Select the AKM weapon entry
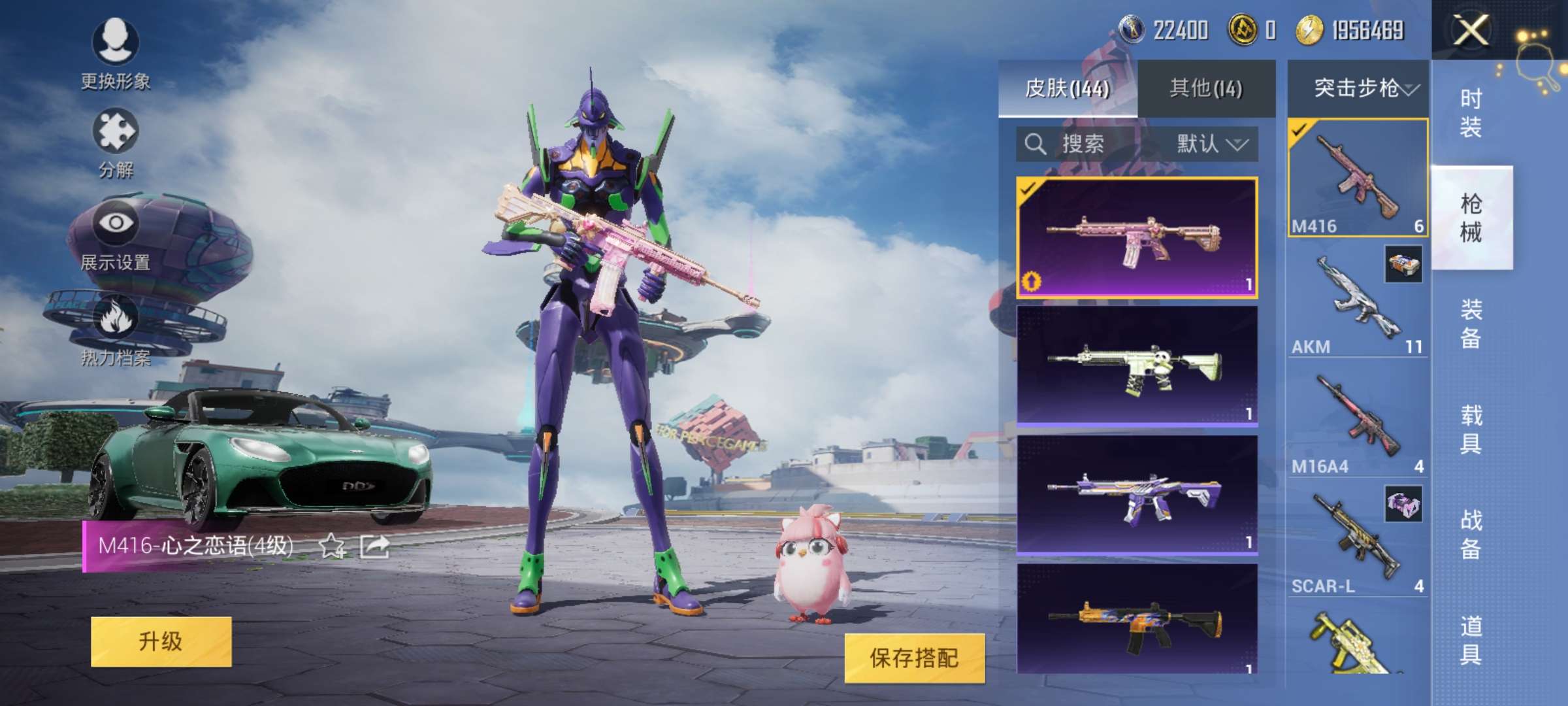1568x706 pixels. point(1357,301)
